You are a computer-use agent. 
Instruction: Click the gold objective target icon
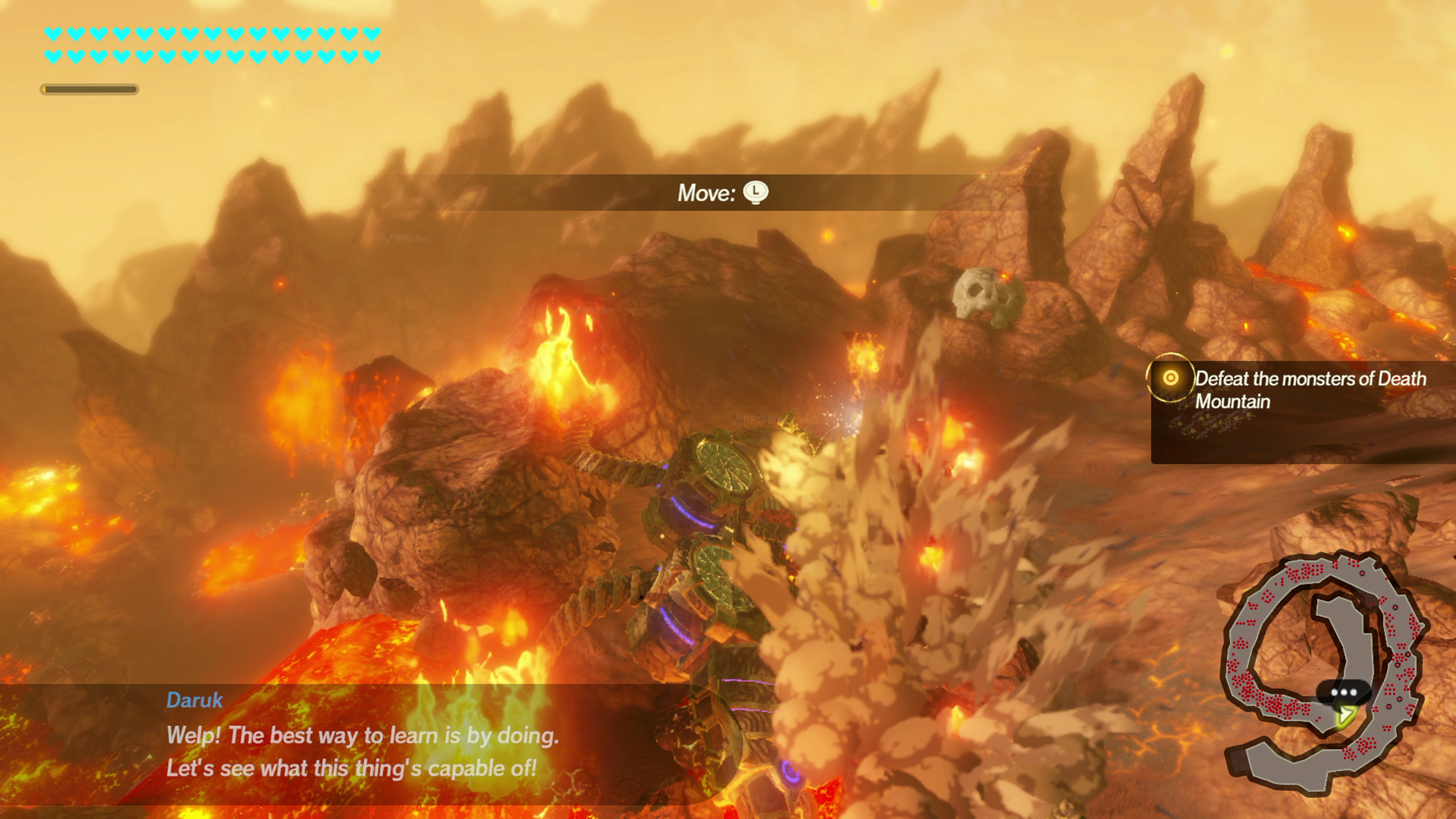coord(1170,378)
